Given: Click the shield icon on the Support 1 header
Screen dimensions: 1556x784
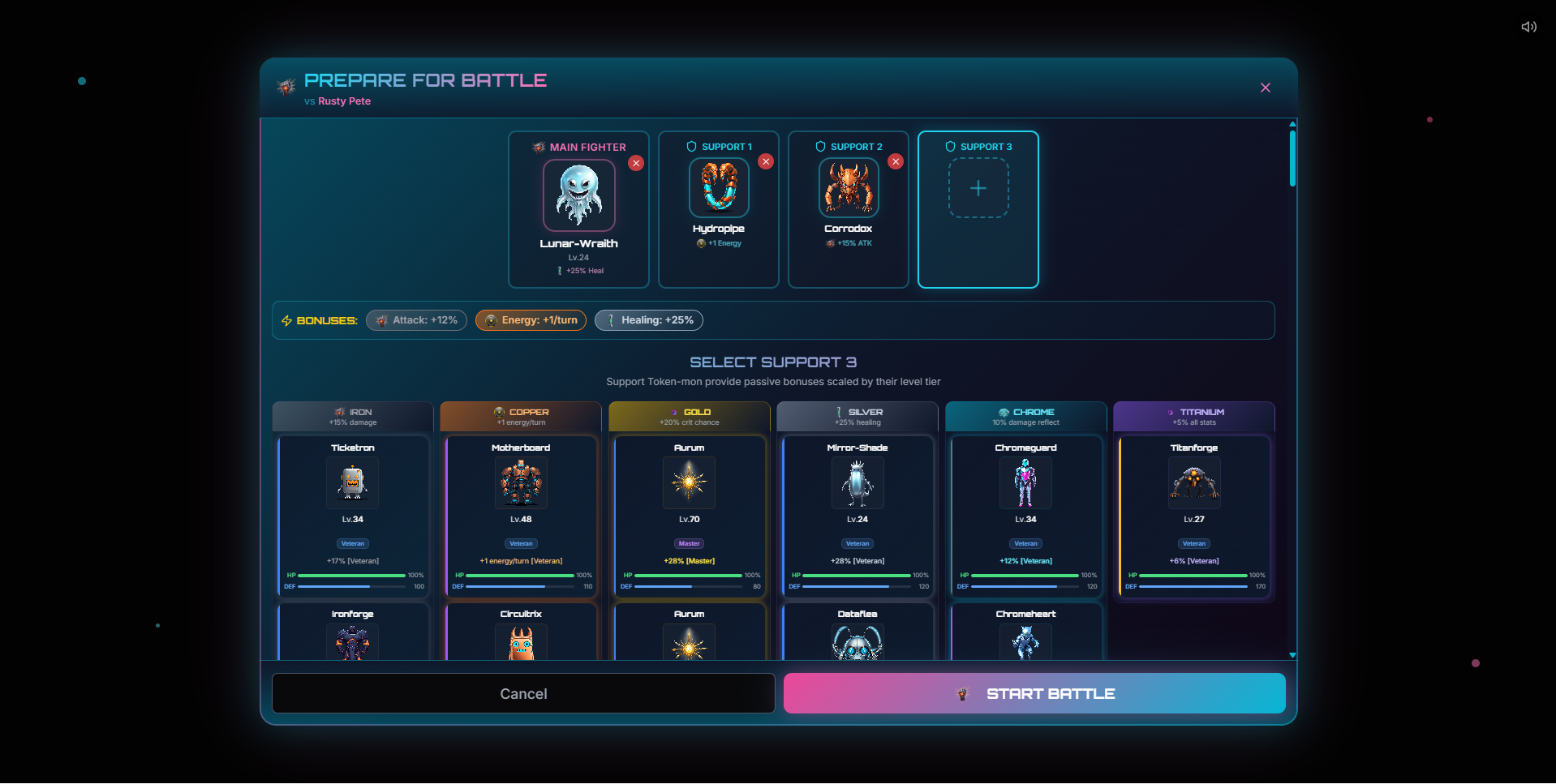Looking at the screenshot, I should (690, 147).
